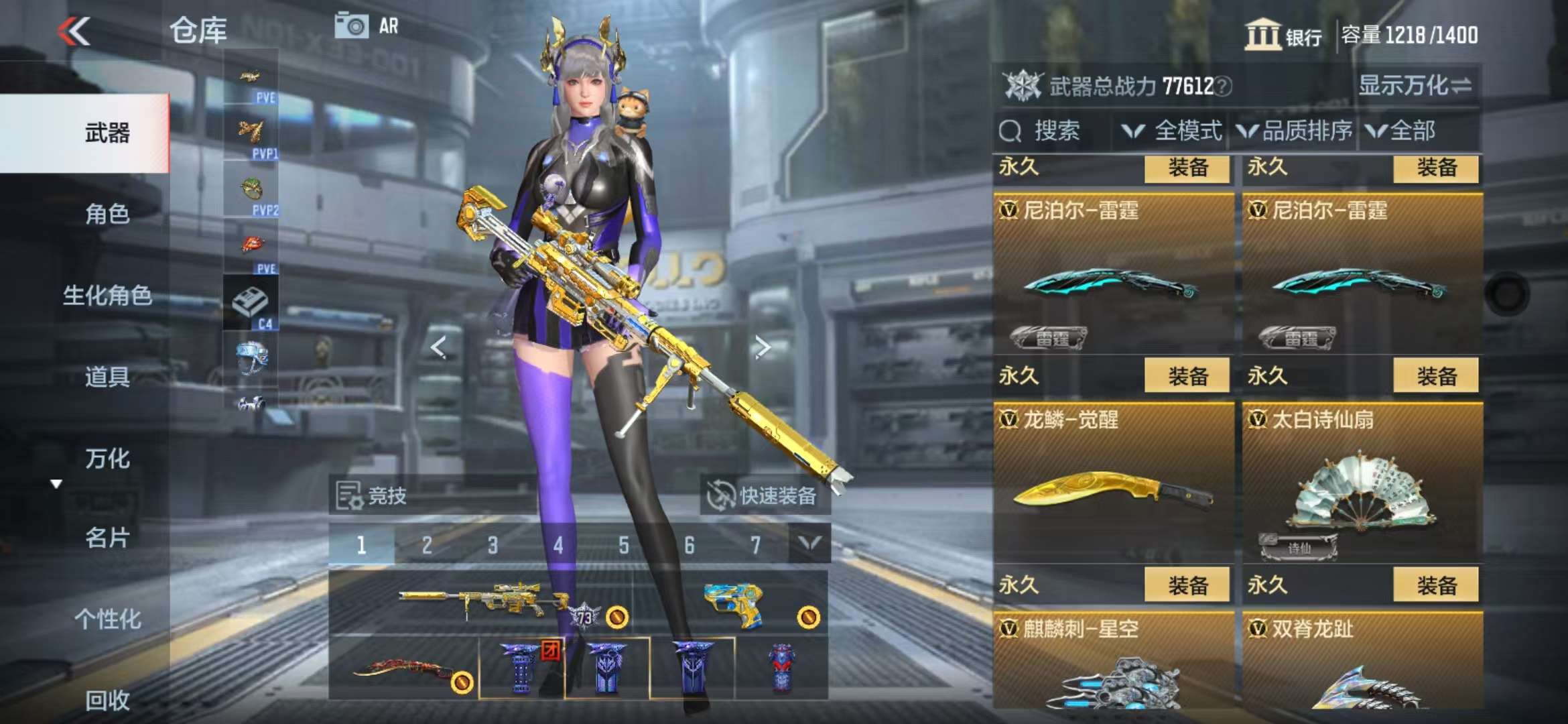Go back using the red arrow button
This screenshot has width=1568, height=724.
pos(74,32)
